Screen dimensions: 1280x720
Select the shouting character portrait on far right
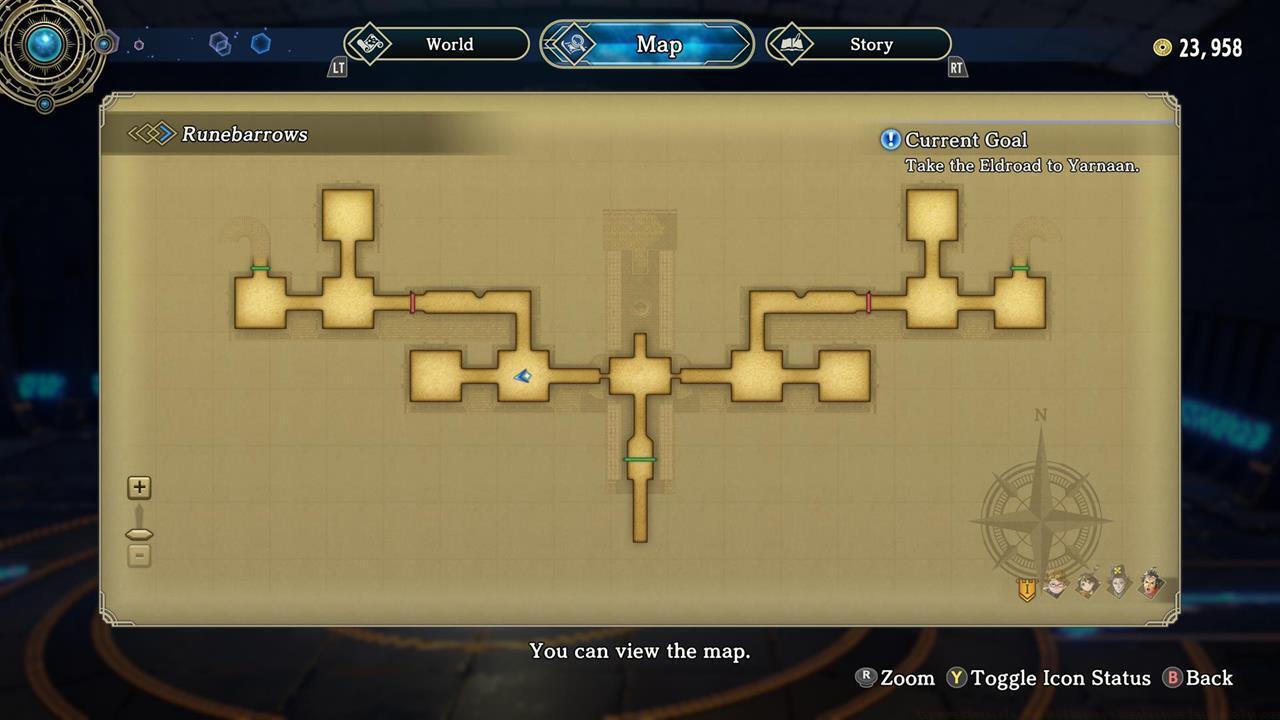point(1150,585)
